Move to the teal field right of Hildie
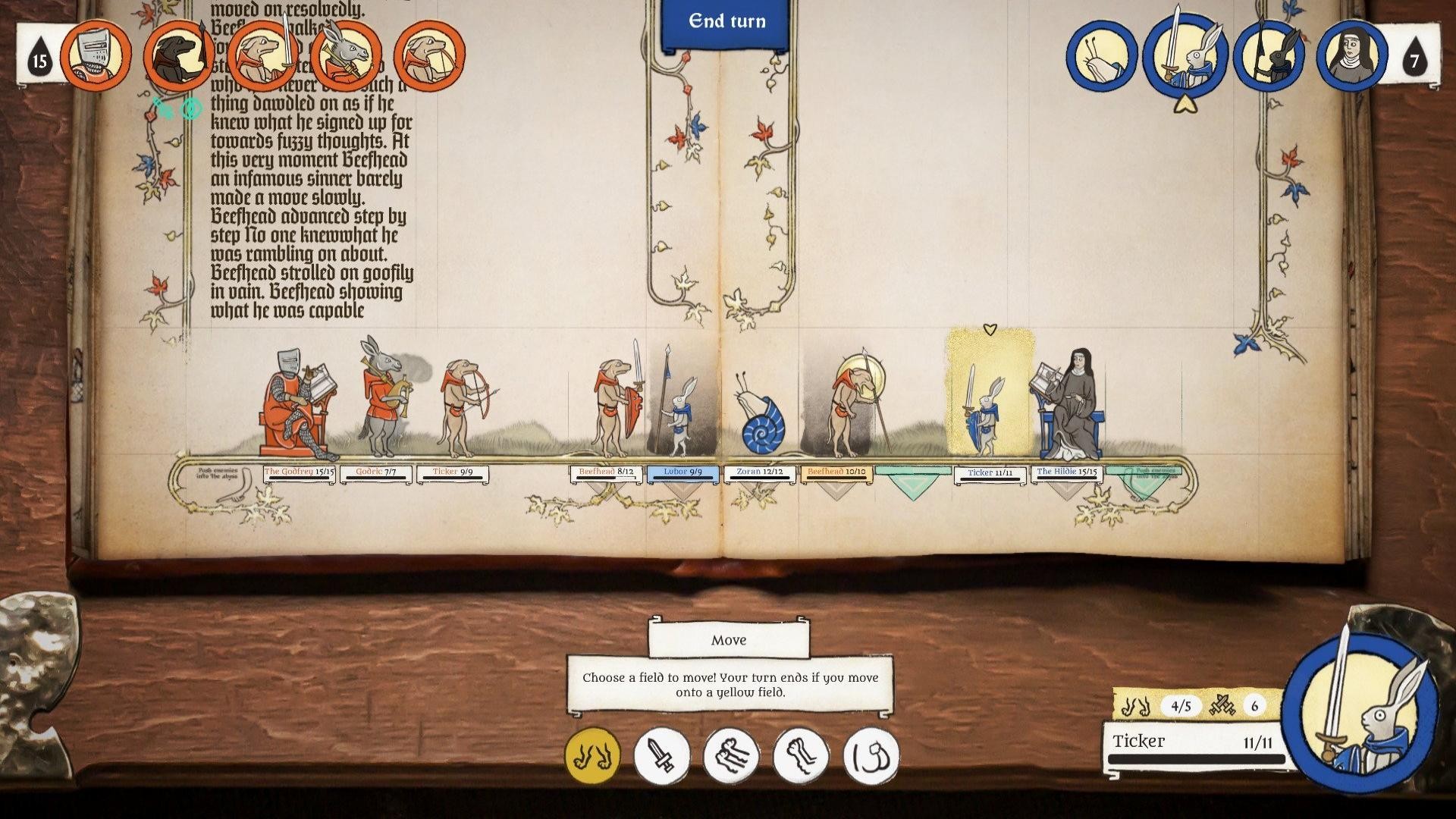The image size is (1456, 819). pos(1144,481)
